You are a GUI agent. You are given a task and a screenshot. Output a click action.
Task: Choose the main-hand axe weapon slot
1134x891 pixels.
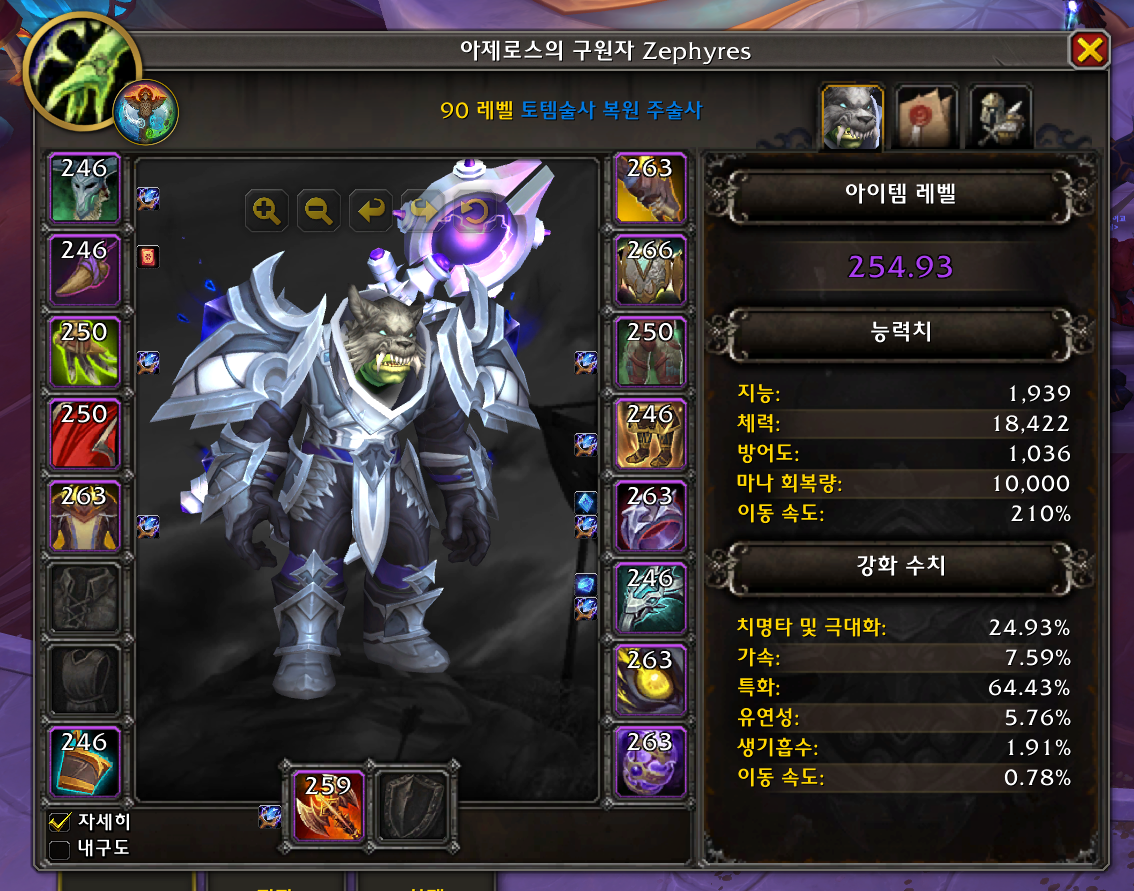click(329, 804)
